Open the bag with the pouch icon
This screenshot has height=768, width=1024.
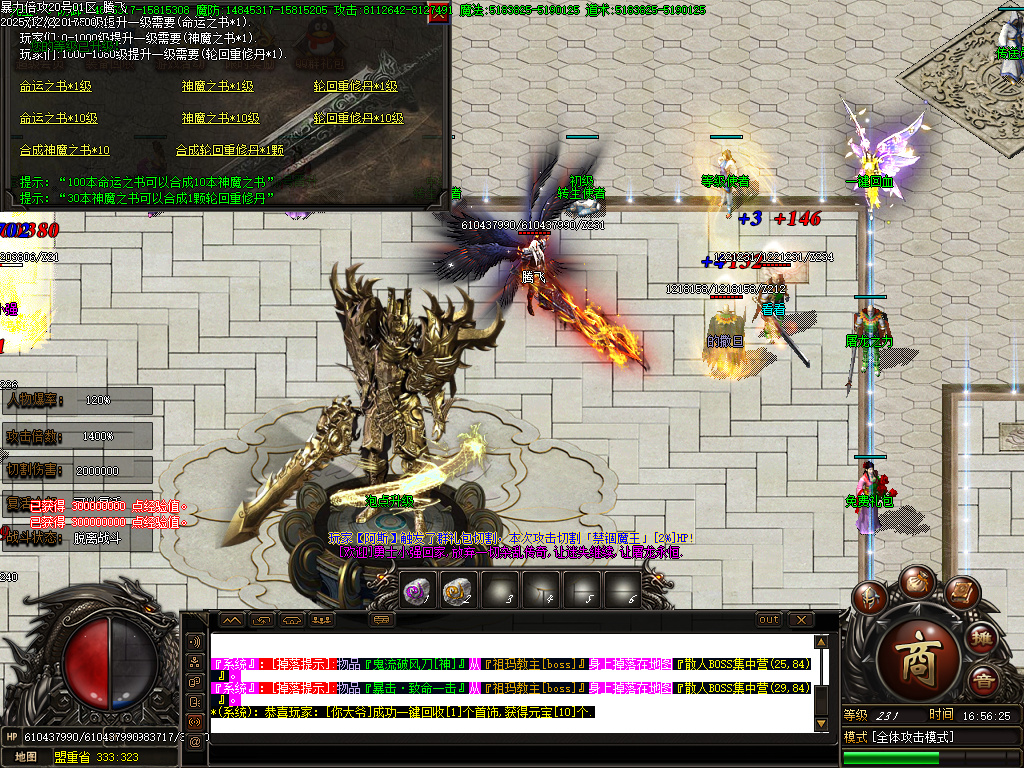916,581
